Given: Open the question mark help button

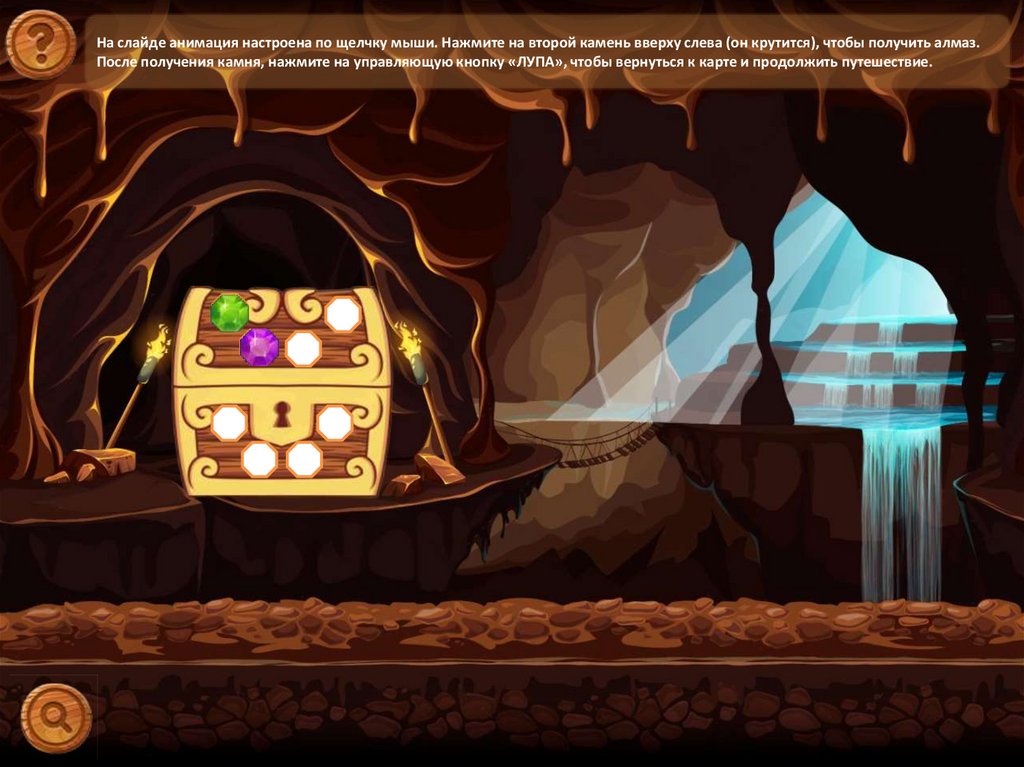Looking at the screenshot, I should tap(40, 44).
